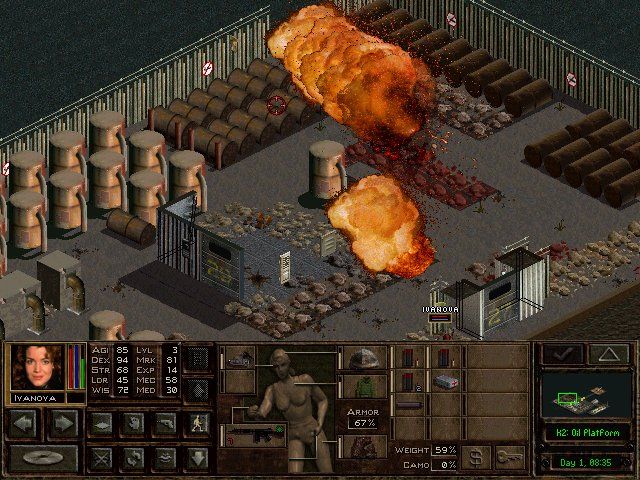640x480 pixels.
Task: Pick up the medical kit item
Action: (x=445, y=382)
